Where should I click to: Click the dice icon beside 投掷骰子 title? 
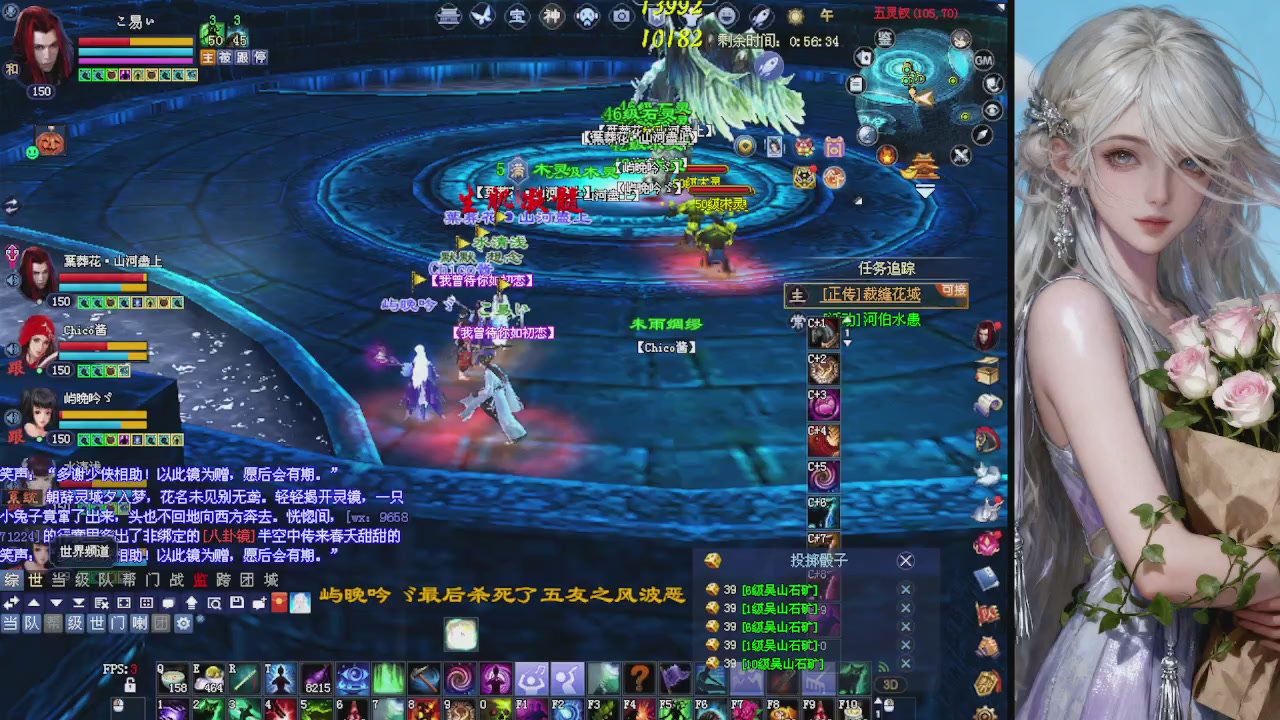click(712, 561)
